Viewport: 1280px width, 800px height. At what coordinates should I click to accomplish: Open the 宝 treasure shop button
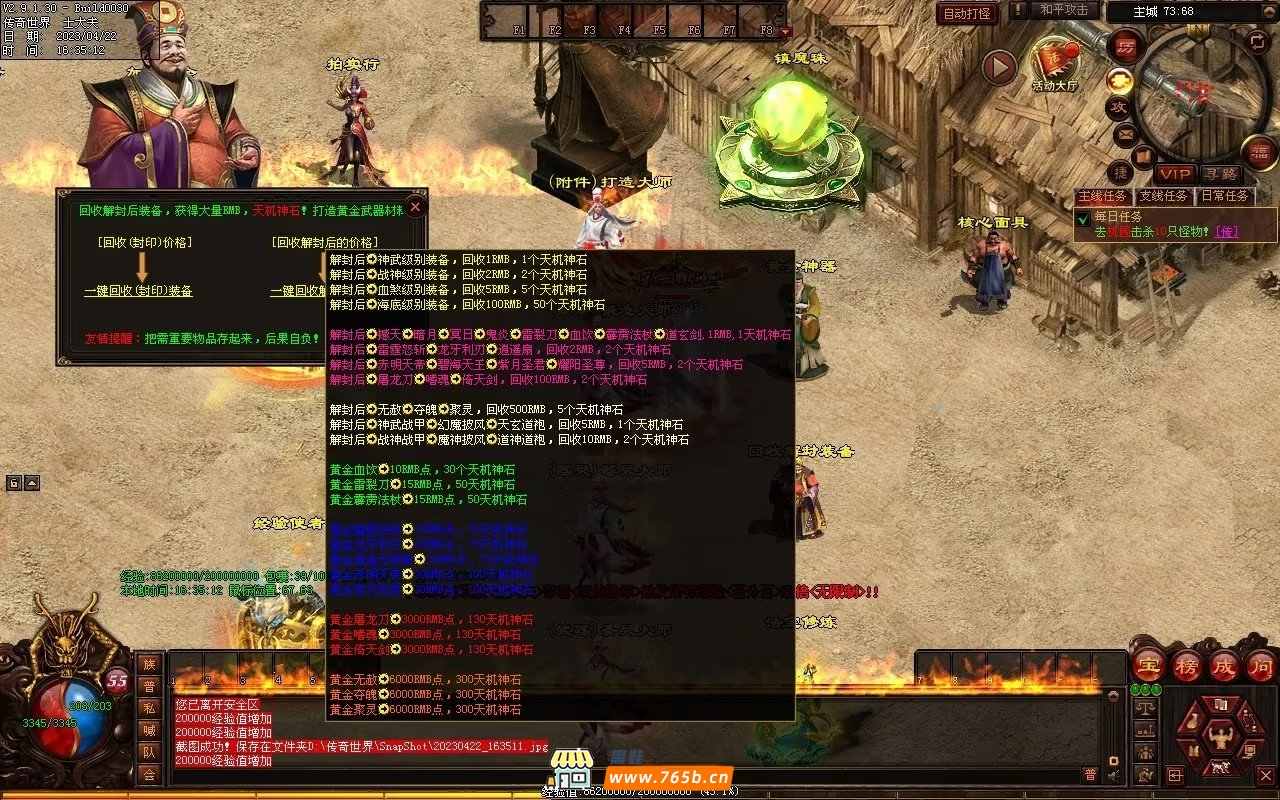(1148, 665)
